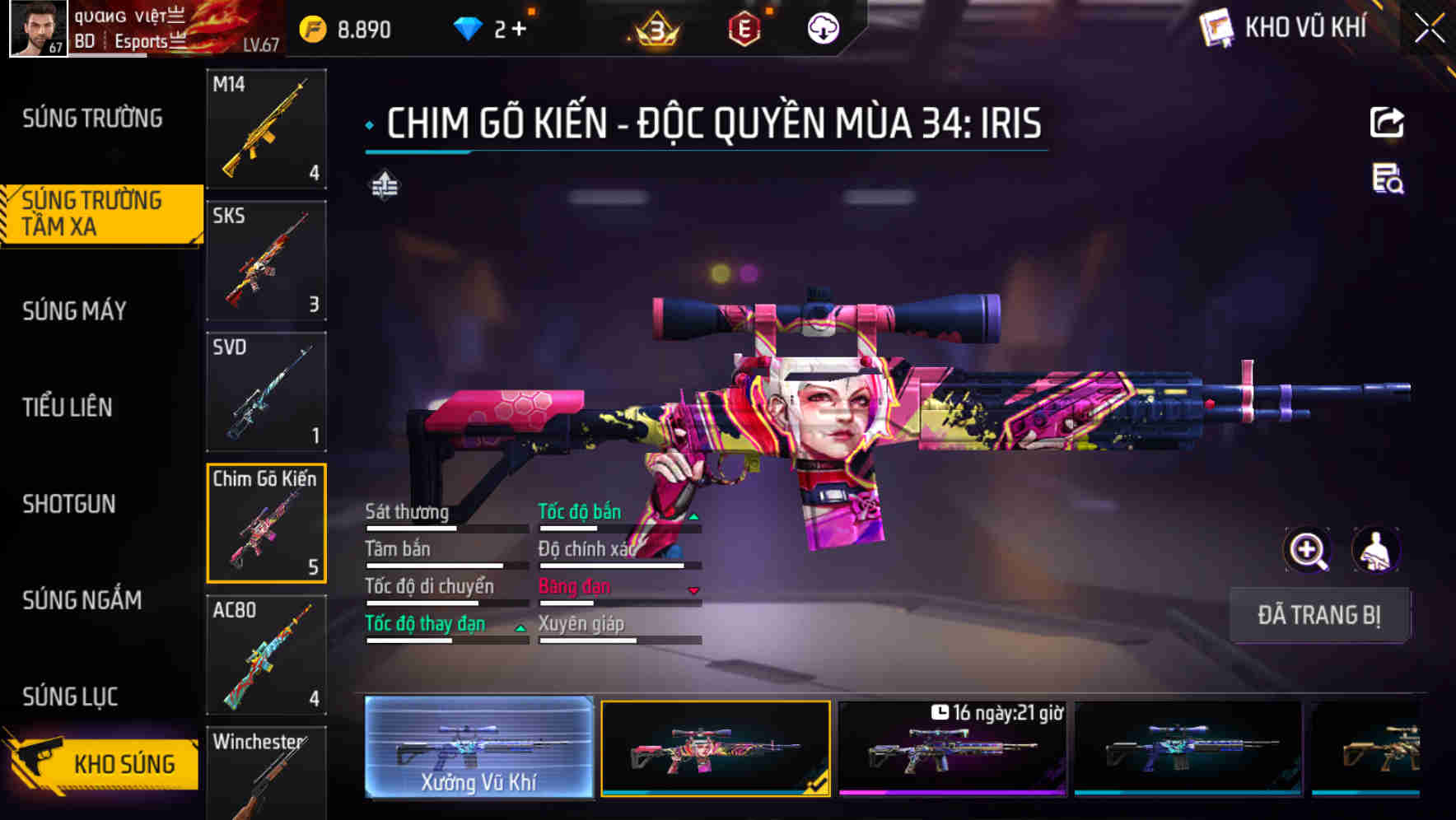Open the cloud download manager
Image resolution: width=1456 pixels, height=820 pixels.
tap(823, 27)
